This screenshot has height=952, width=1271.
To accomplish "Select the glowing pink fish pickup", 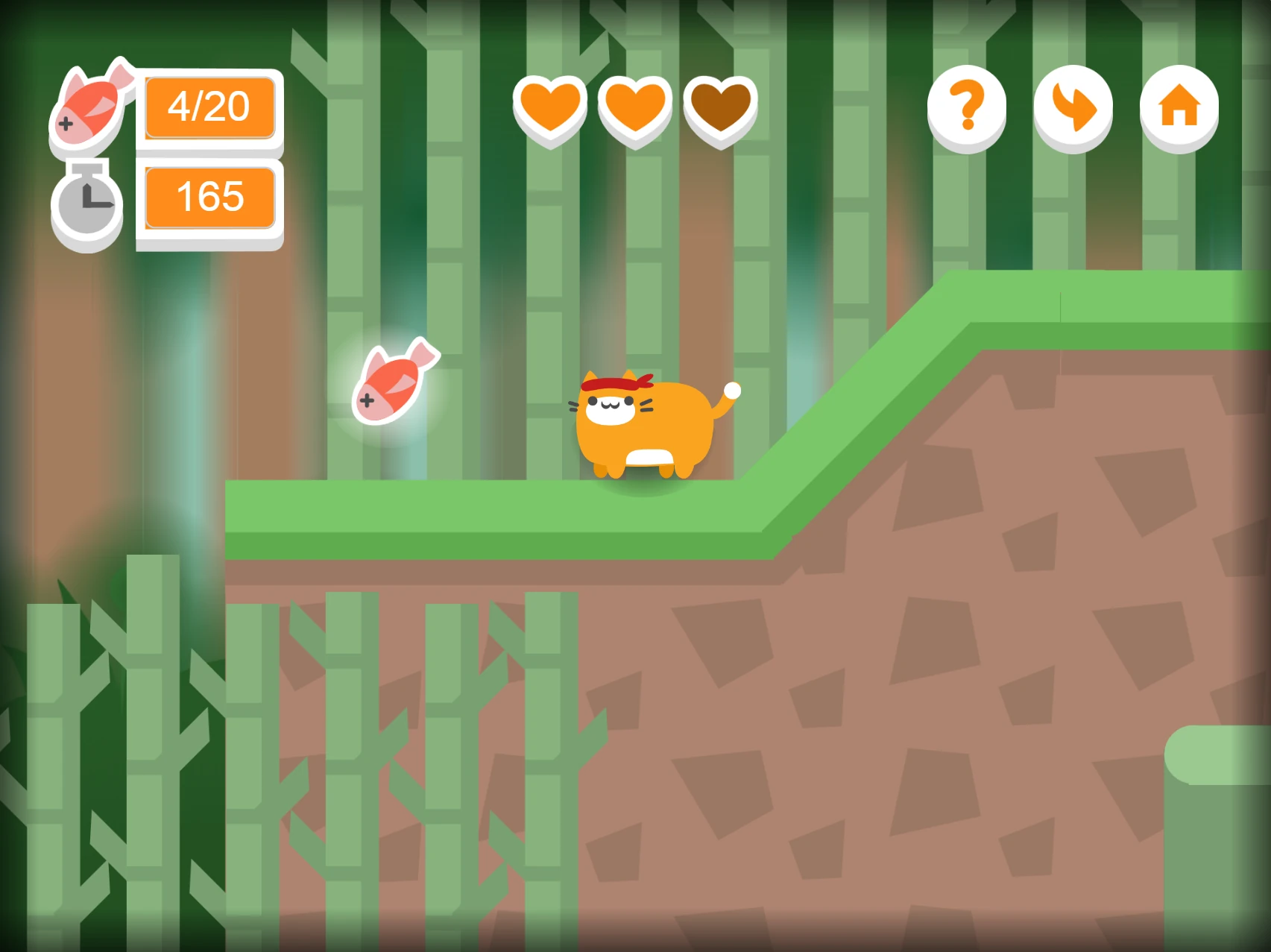I will coord(393,382).
